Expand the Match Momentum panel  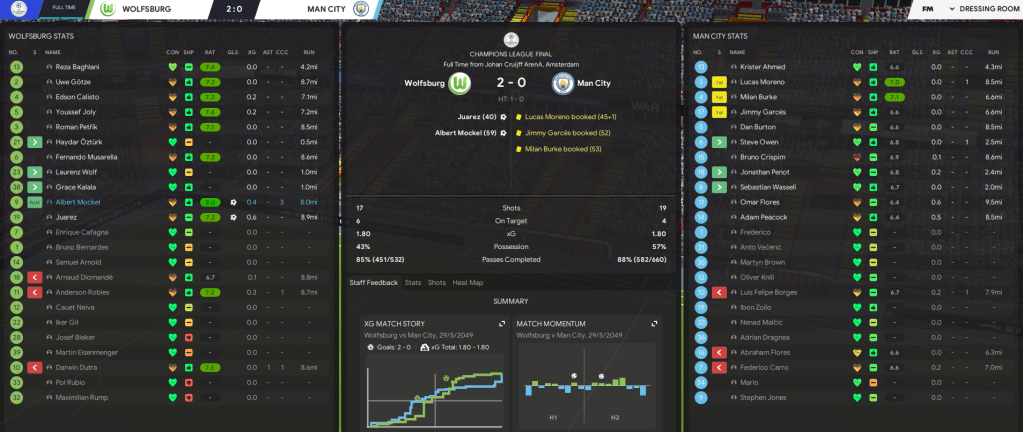tap(654, 324)
